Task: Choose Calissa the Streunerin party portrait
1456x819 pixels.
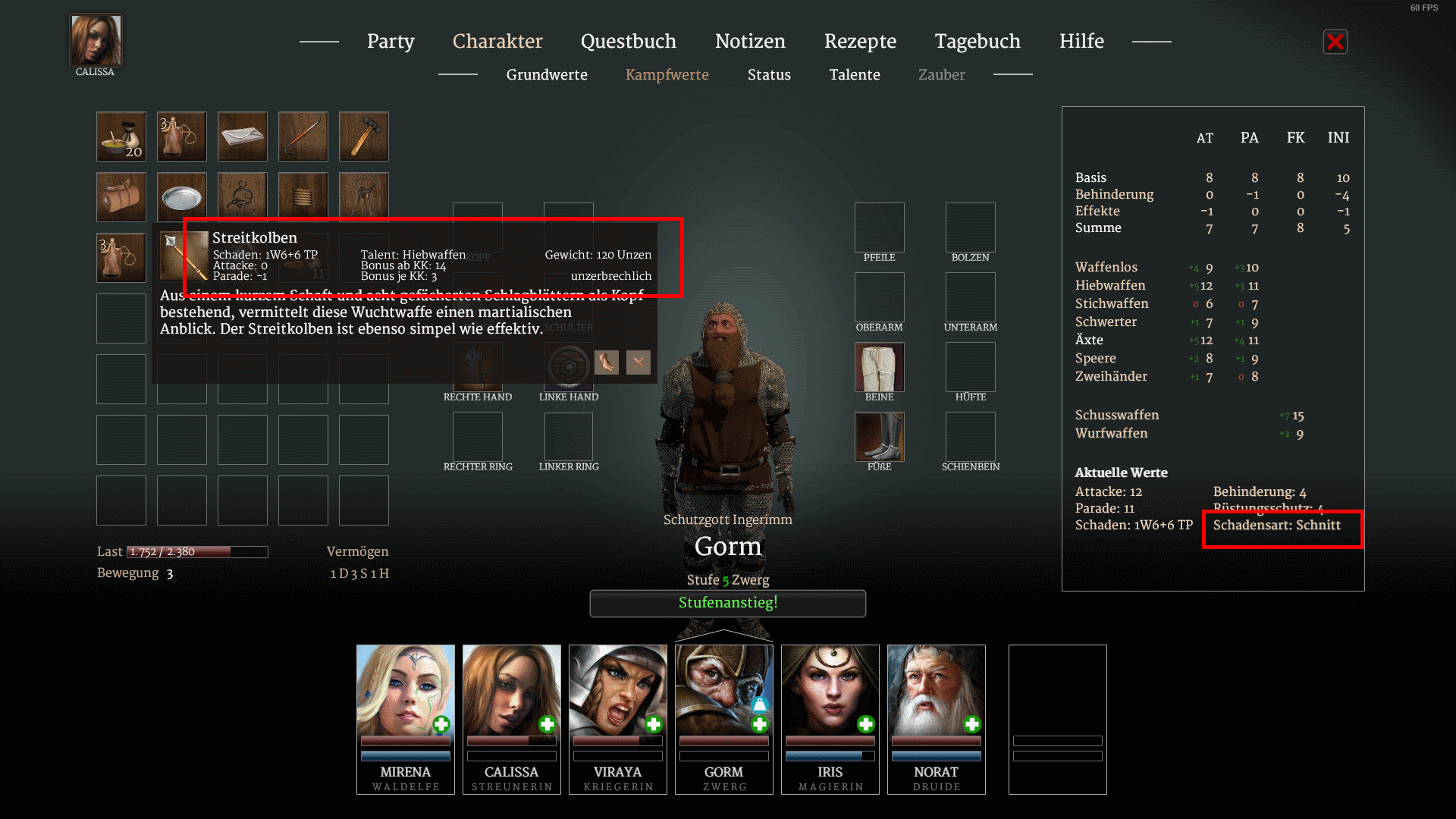Action: pos(512,690)
